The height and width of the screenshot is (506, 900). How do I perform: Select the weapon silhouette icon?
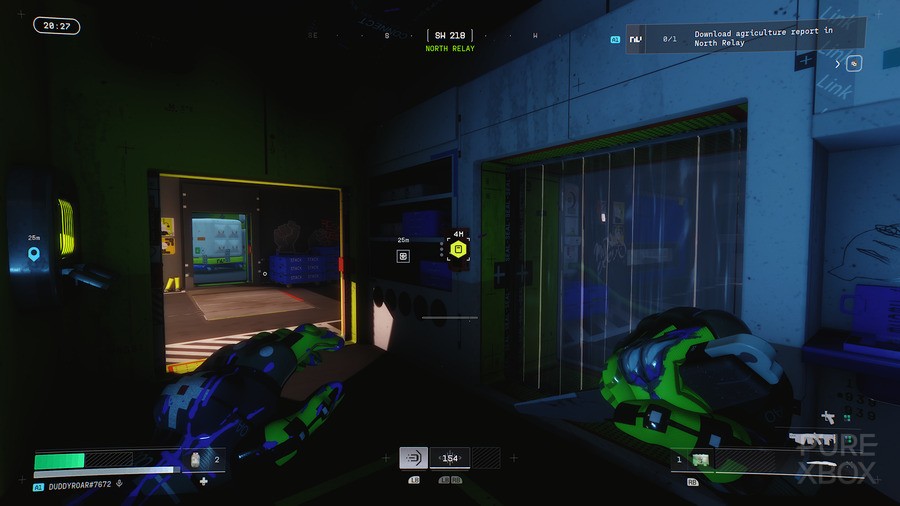point(812,439)
